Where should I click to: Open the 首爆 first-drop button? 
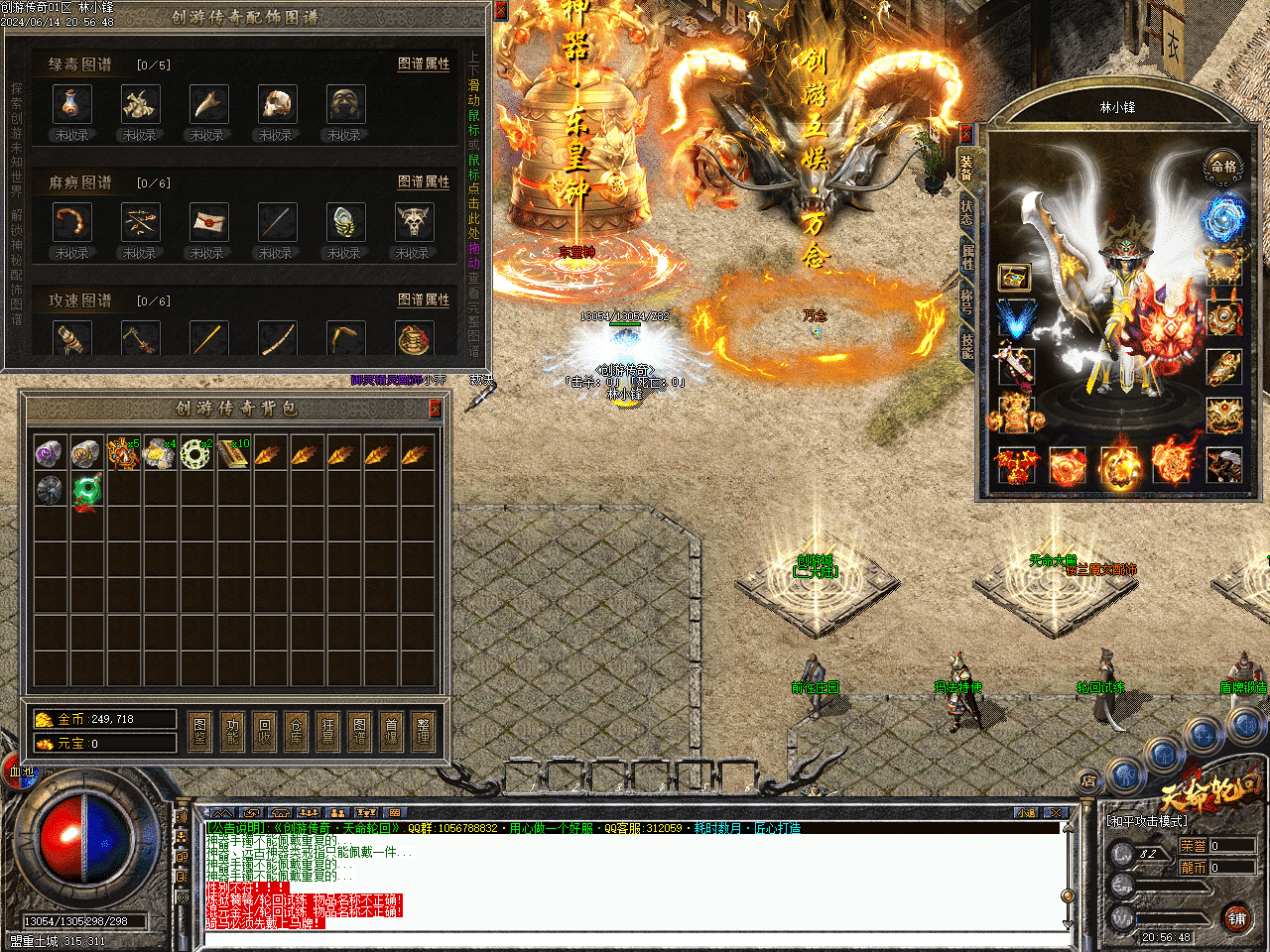[x=391, y=731]
